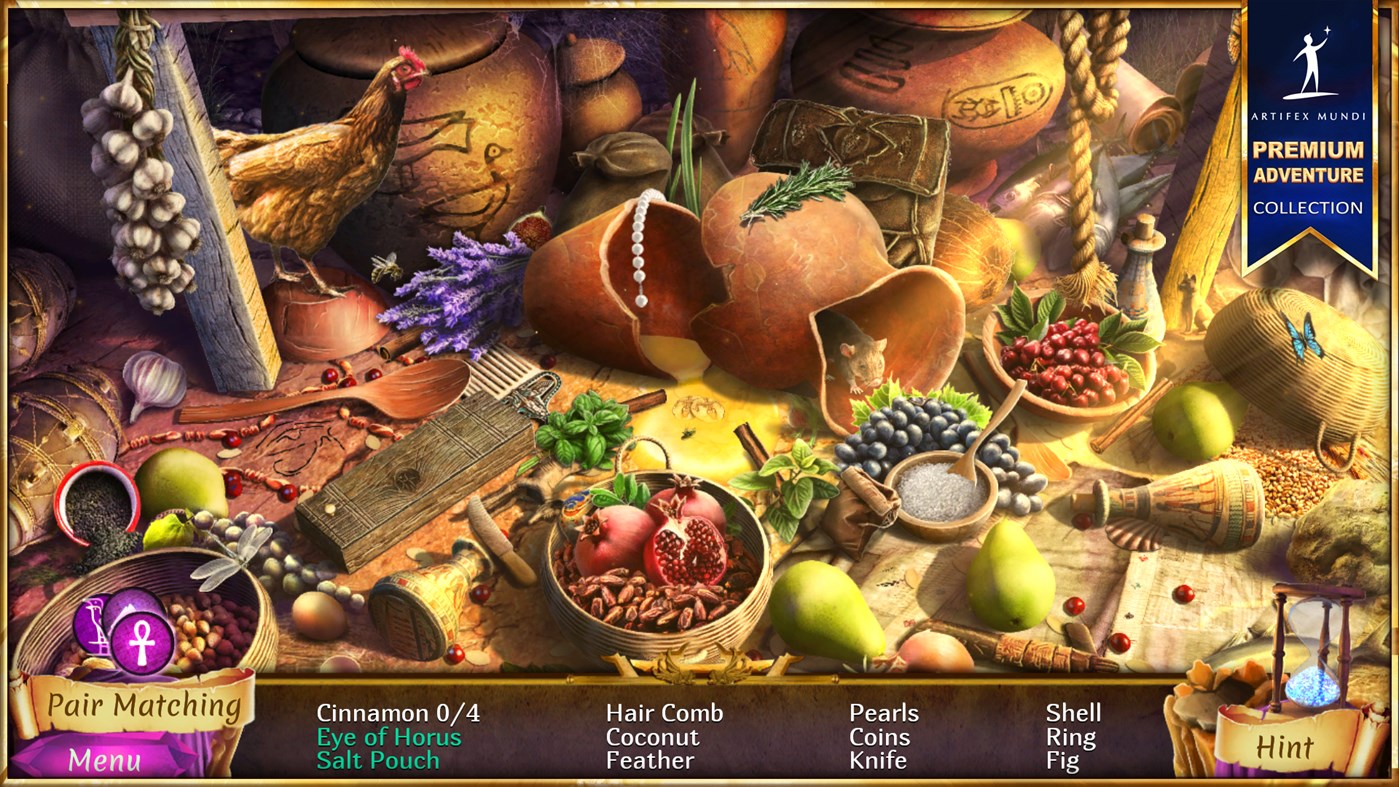Click "Pearls" in the word list
Image resolution: width=1399 pixels, height=787 pixels.
click(884, 714)
